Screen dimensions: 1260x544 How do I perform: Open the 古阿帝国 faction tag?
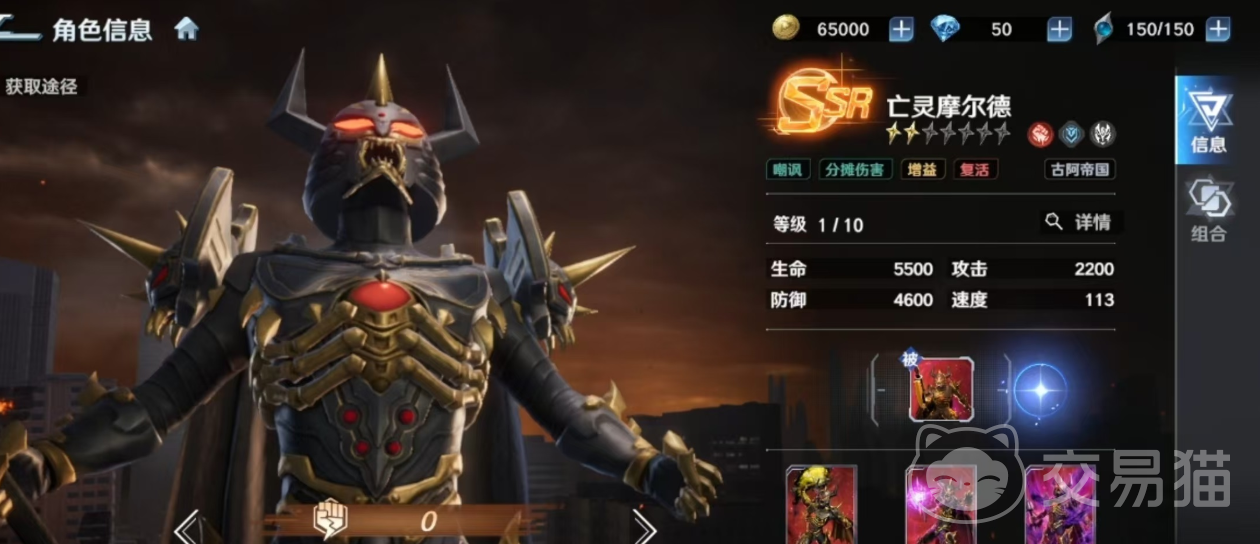coord(1080,169)
